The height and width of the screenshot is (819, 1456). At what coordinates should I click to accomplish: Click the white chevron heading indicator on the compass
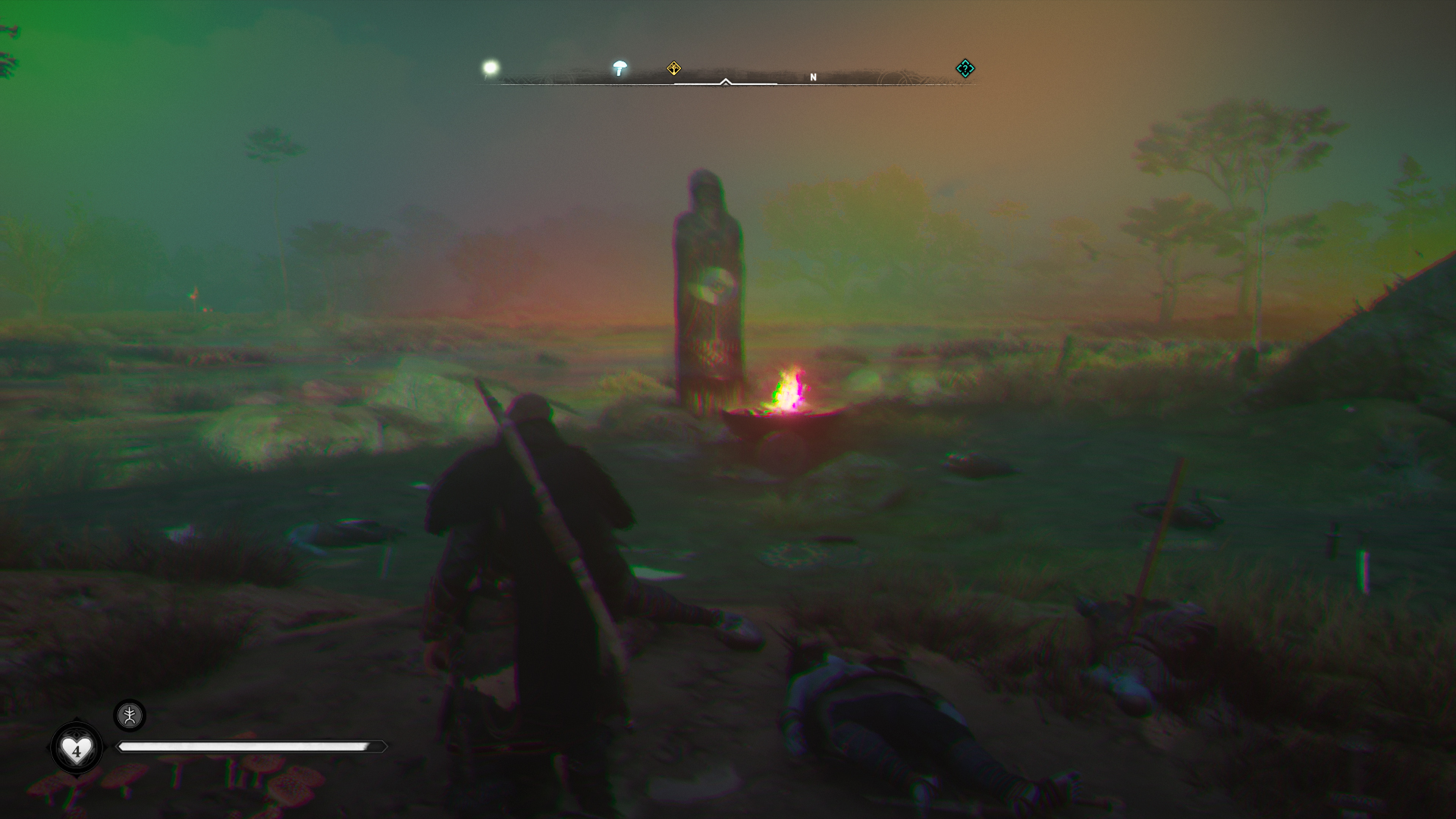(x=726, y=80)
